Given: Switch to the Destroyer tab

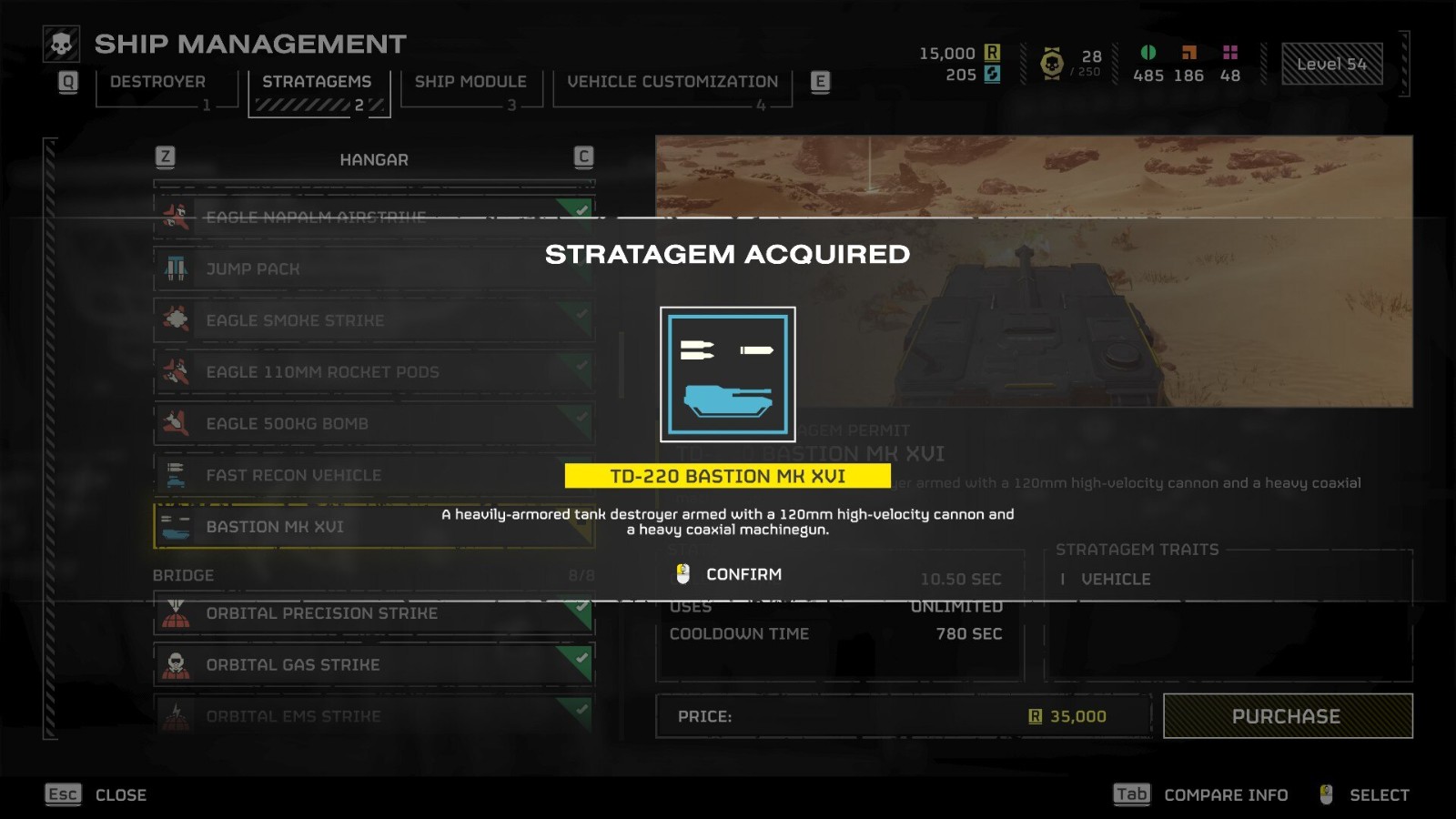Looking at the screenshot, I should point(158,82).
